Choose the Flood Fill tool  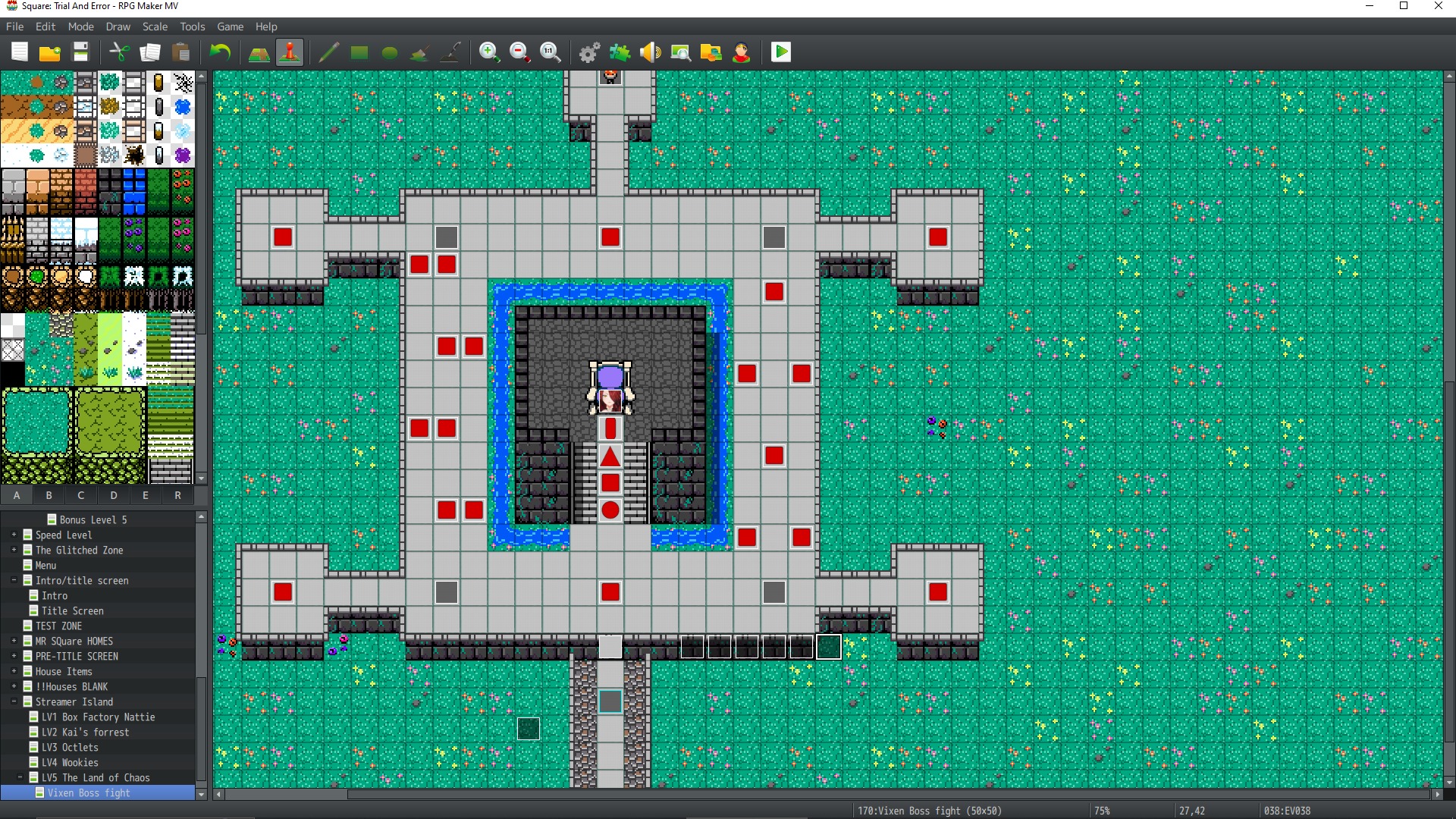419,52
